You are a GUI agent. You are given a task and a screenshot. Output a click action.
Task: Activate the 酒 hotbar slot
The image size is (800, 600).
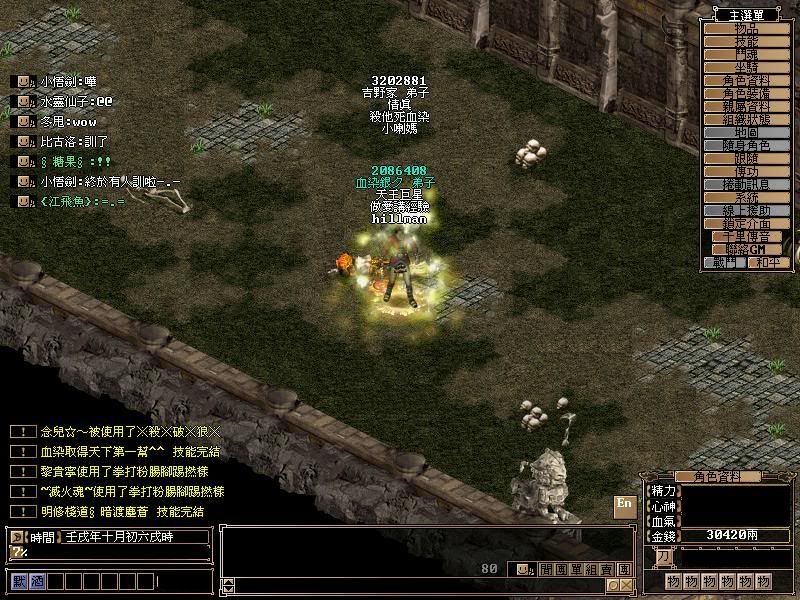point(36,580)
